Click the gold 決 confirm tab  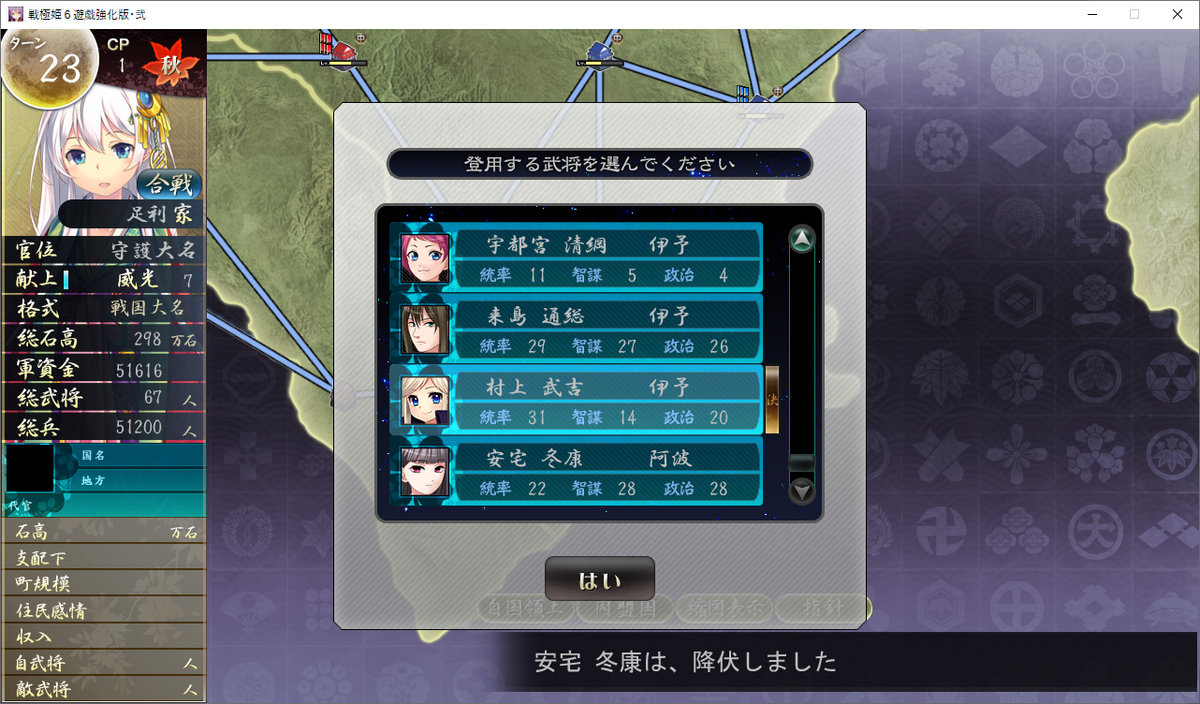click(x=772, y=400)
